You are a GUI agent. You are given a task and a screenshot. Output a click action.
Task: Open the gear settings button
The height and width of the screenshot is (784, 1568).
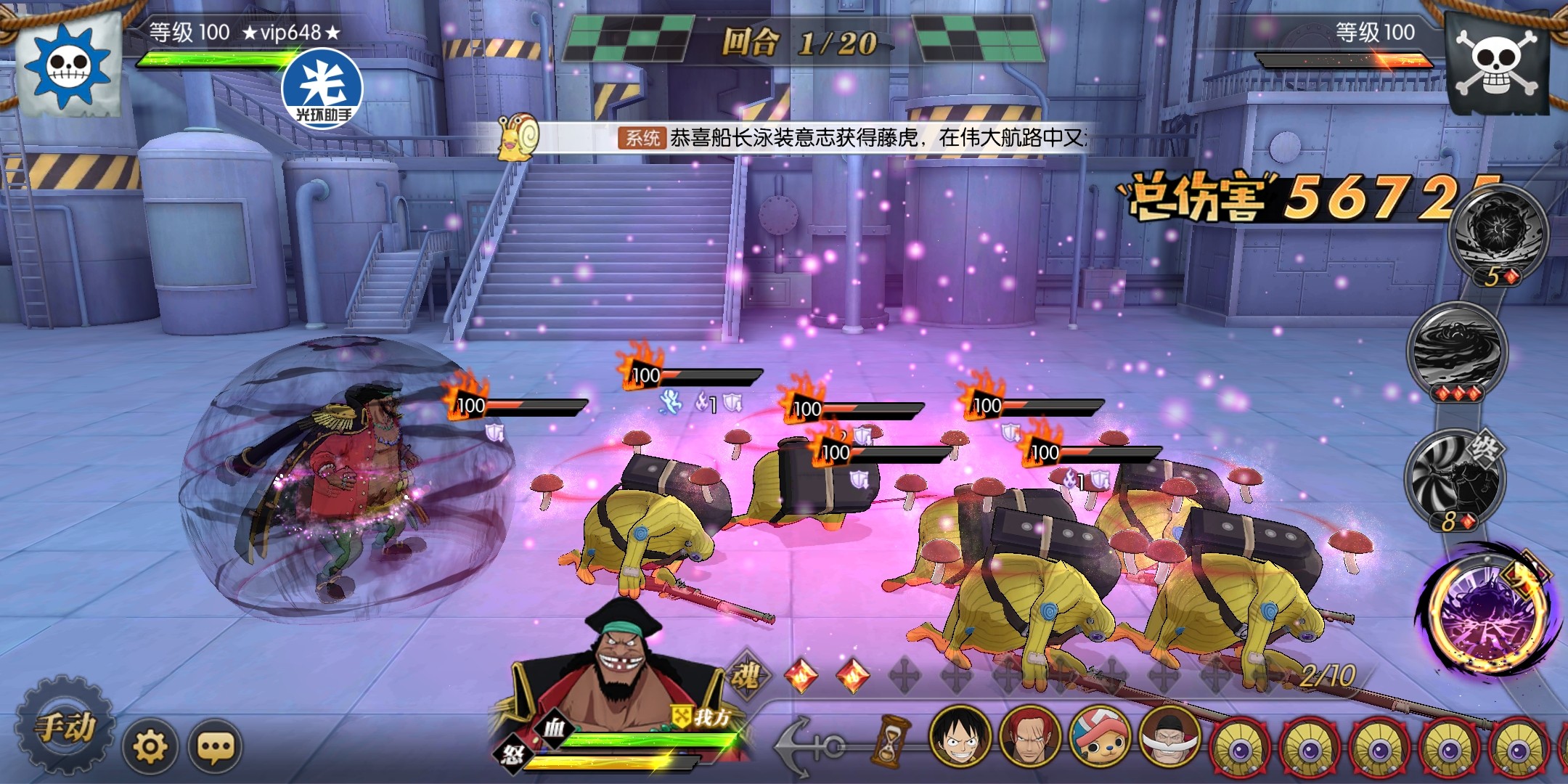point(150,746)
